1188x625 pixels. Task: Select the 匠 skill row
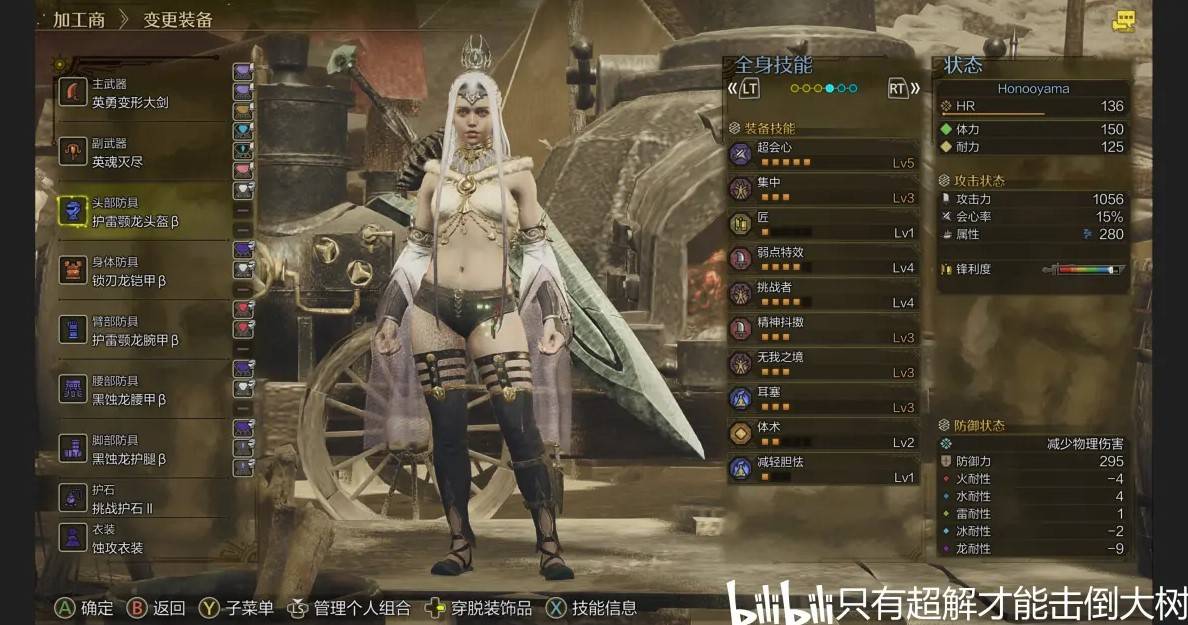[822, 224]
